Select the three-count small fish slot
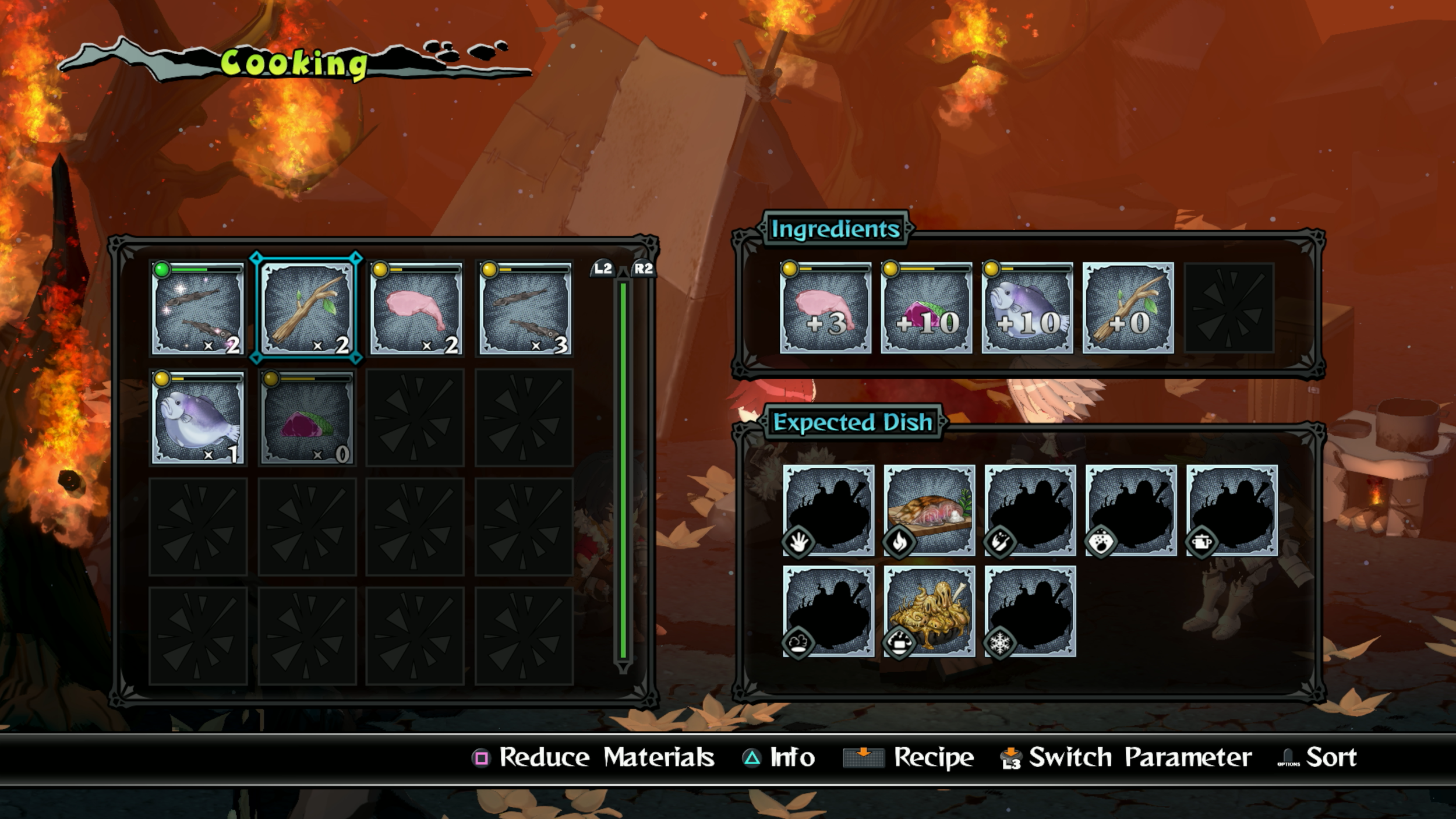The height and width of the screenshot is (819, 1456). coord(525,308)
